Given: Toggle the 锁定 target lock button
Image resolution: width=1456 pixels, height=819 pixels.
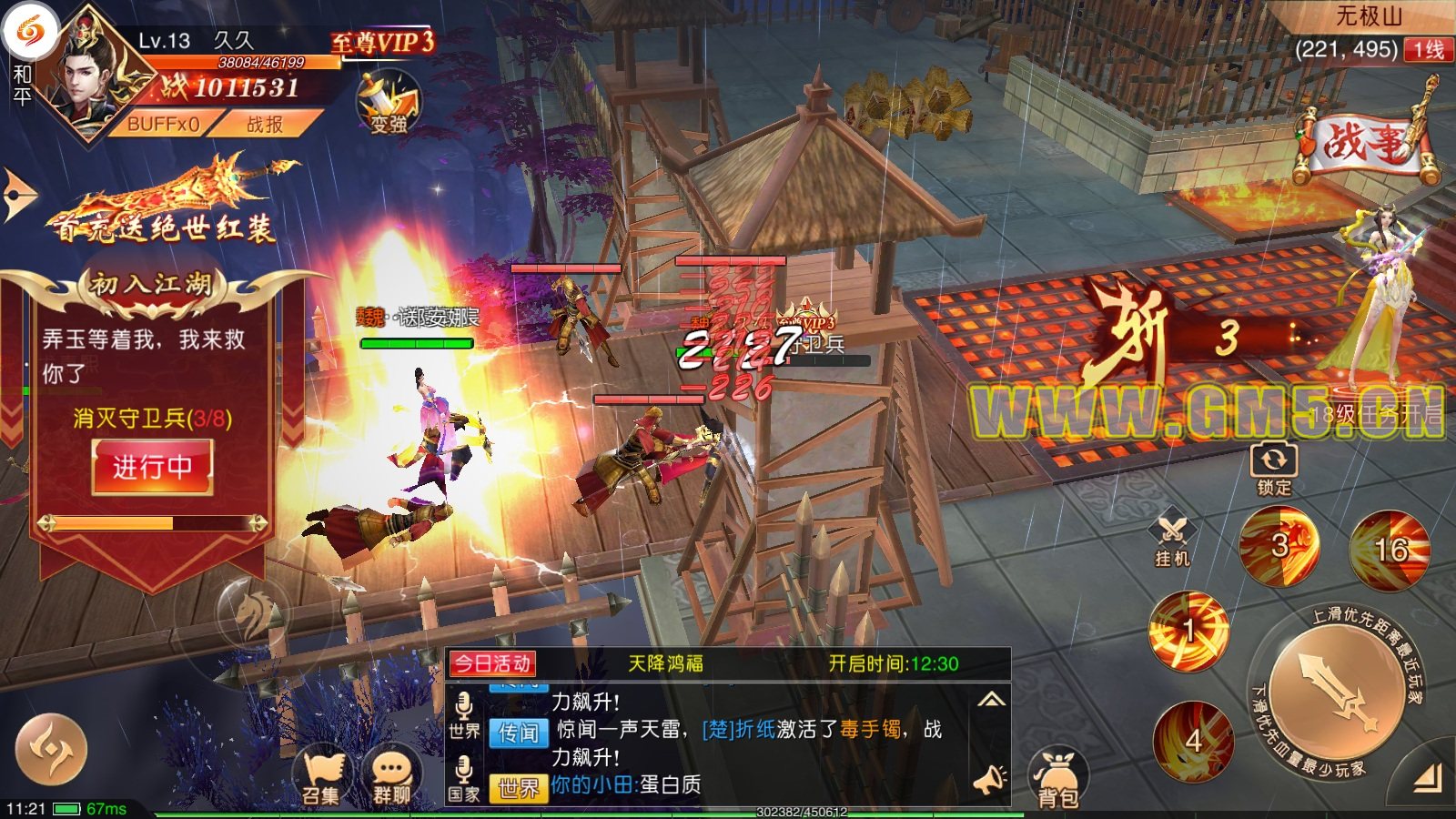Looking at the screenshot, I should [x=1273, y=467].
